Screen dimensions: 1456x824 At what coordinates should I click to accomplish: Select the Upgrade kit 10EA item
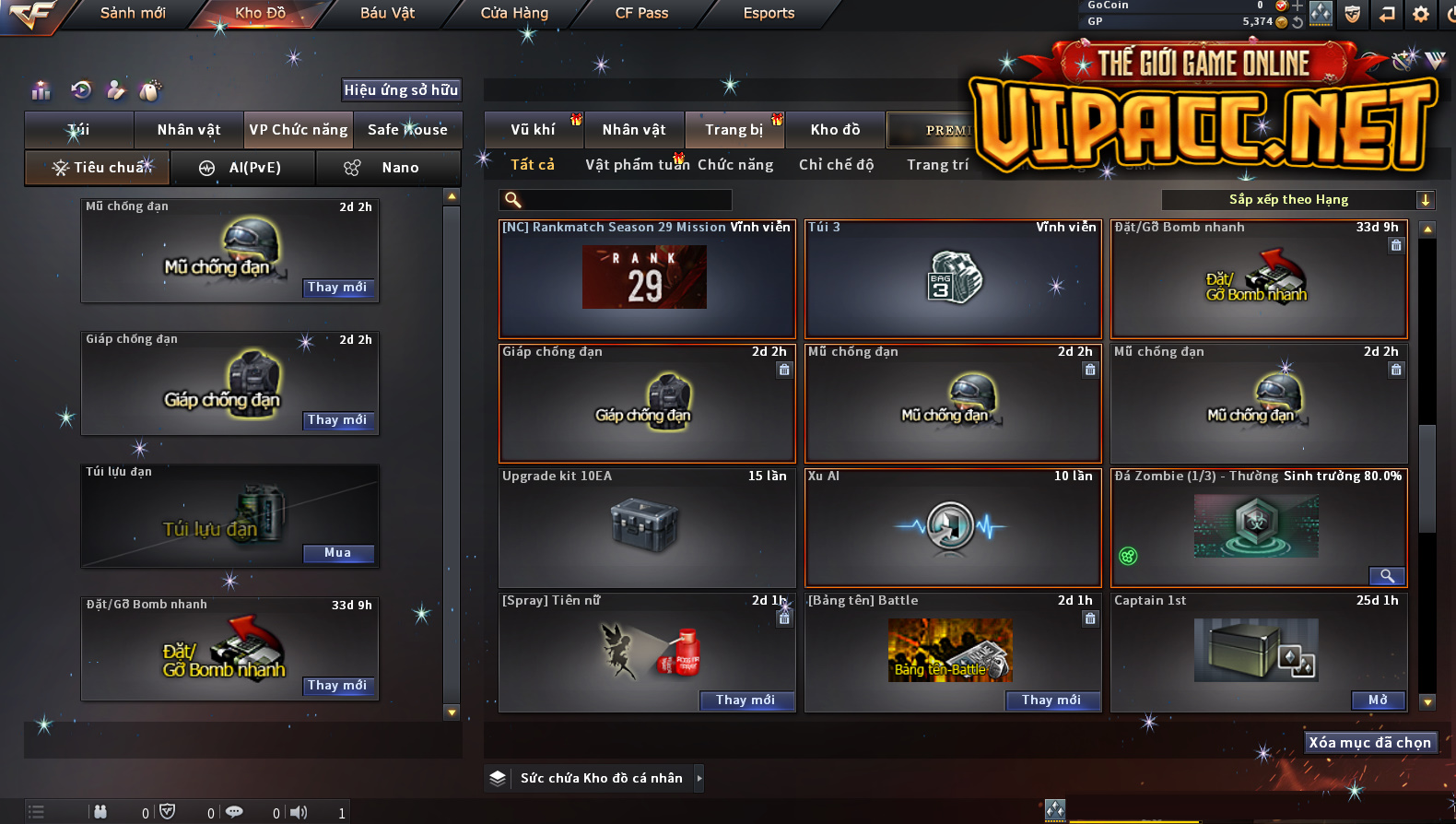[x=646, y=527]
